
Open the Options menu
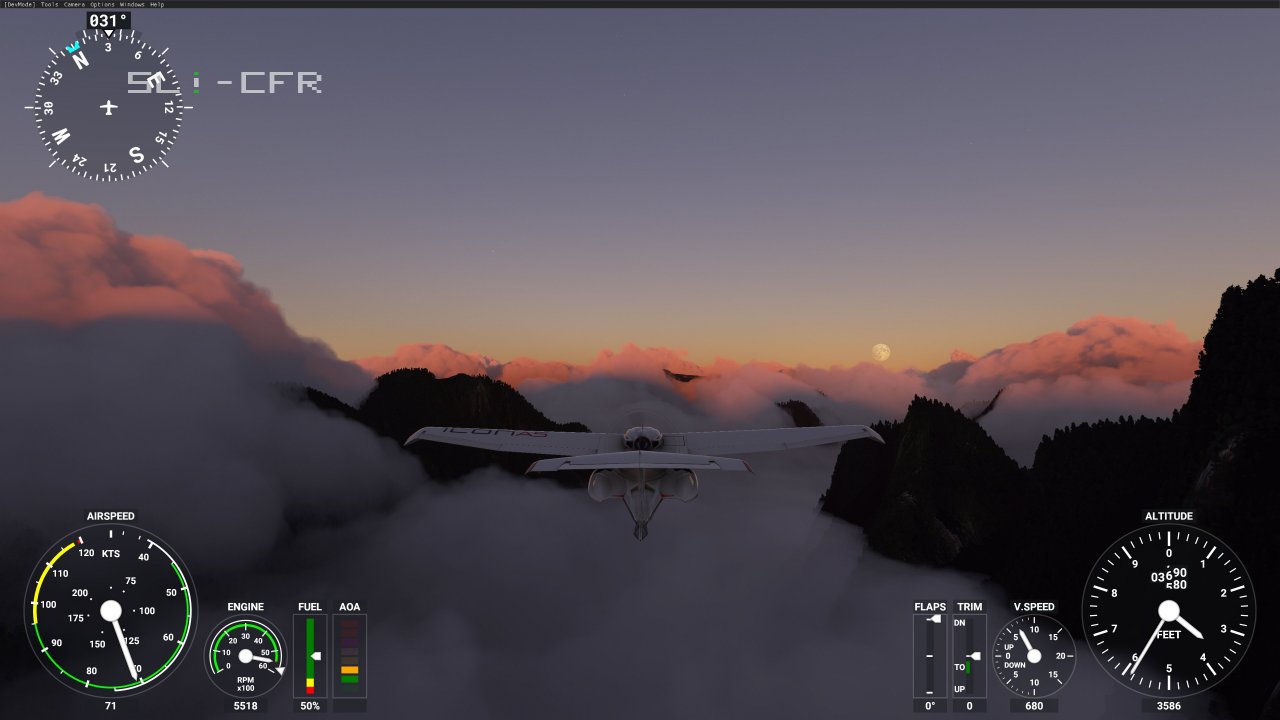tap(100, 4)
